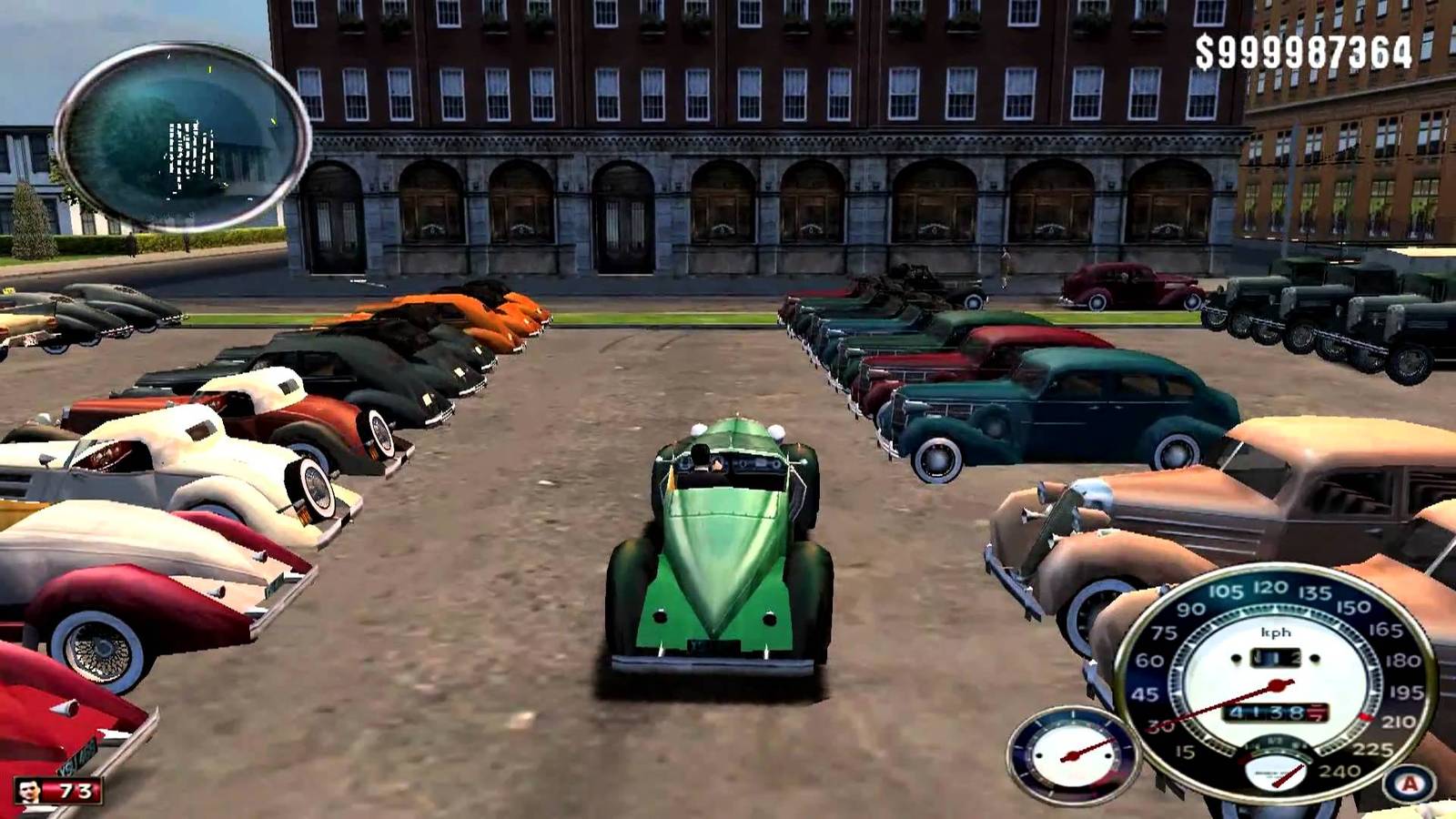The width and height of the screenshot is (1456, 819).
Task: Click the oval radar minimap
Action: click(183, 136)
